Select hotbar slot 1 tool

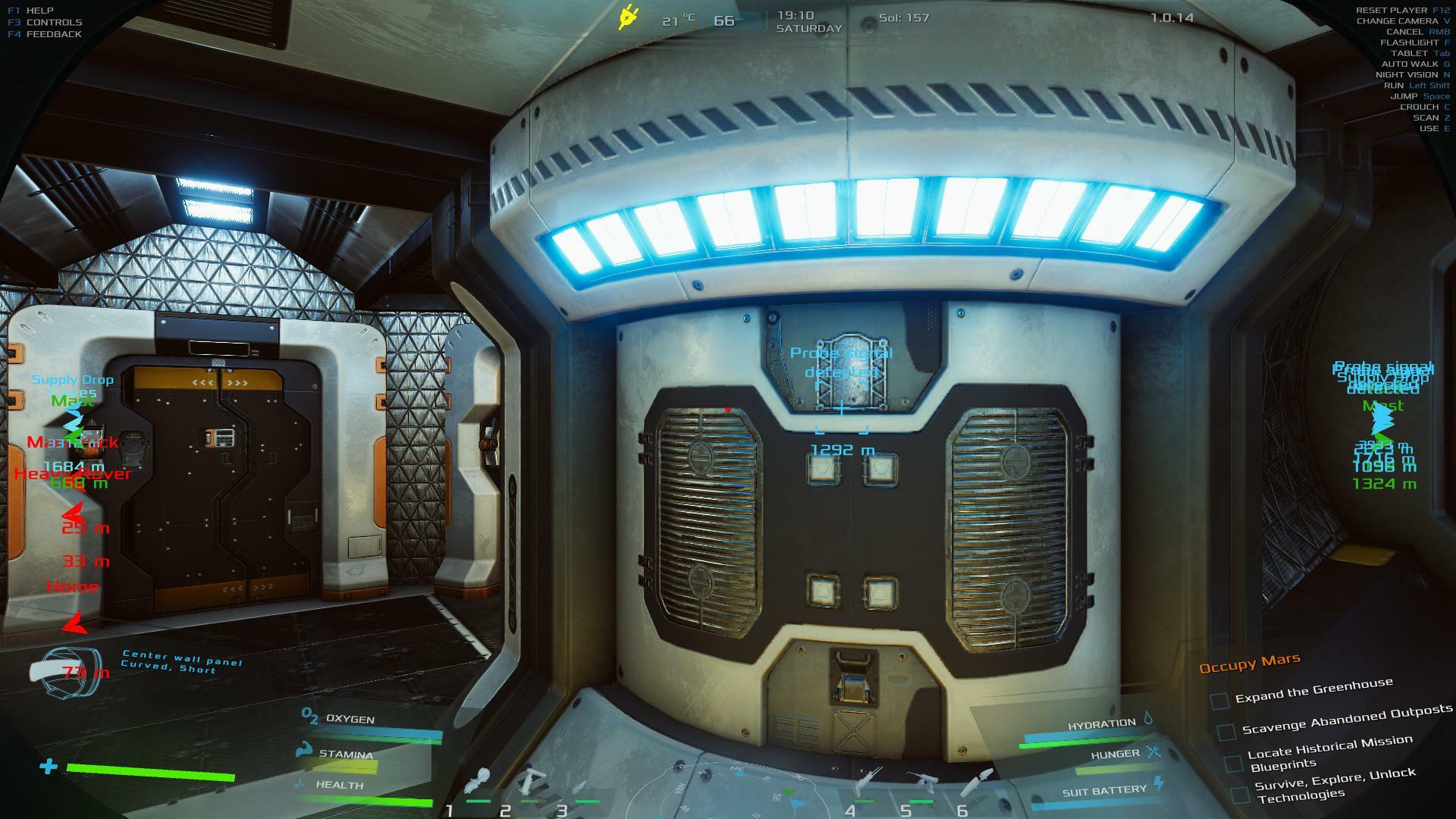[x=479, y=783]
